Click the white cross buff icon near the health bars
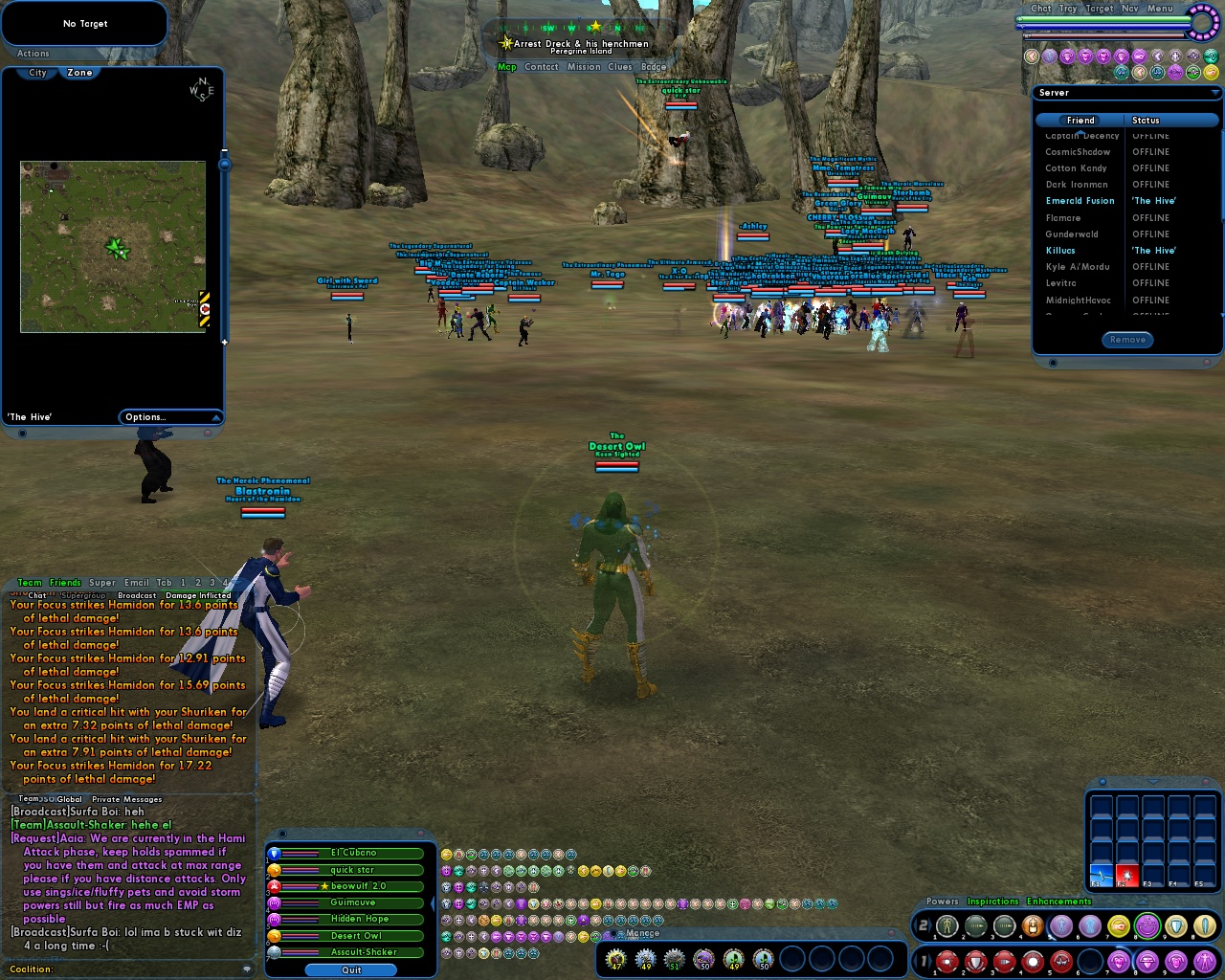Screen dimensions: 1225x980 (1173, 55)
